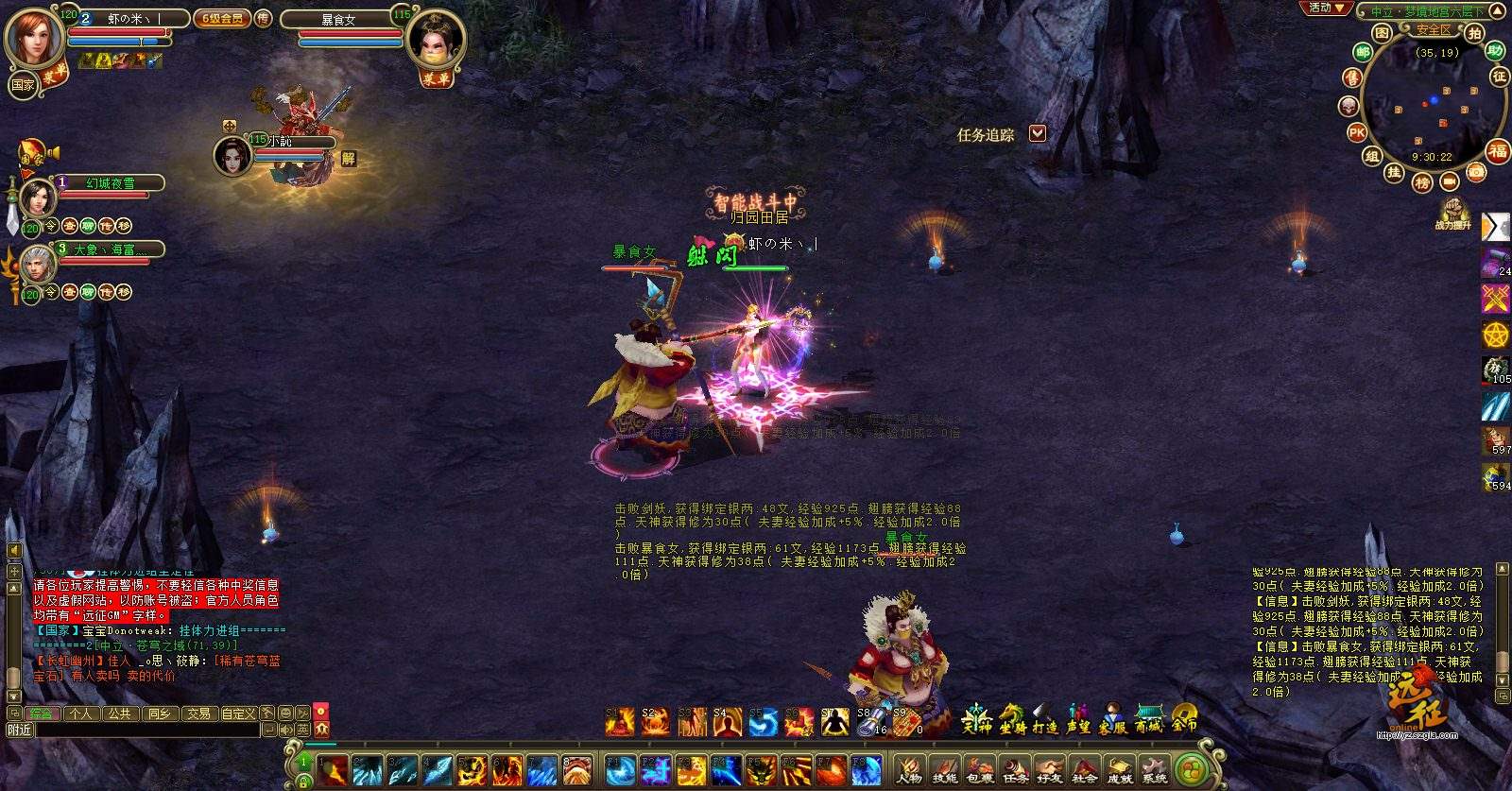Open the 系统 system menu
Image resolution: width=1512 pixels, height=791 pixels.
click(1154, 769)
